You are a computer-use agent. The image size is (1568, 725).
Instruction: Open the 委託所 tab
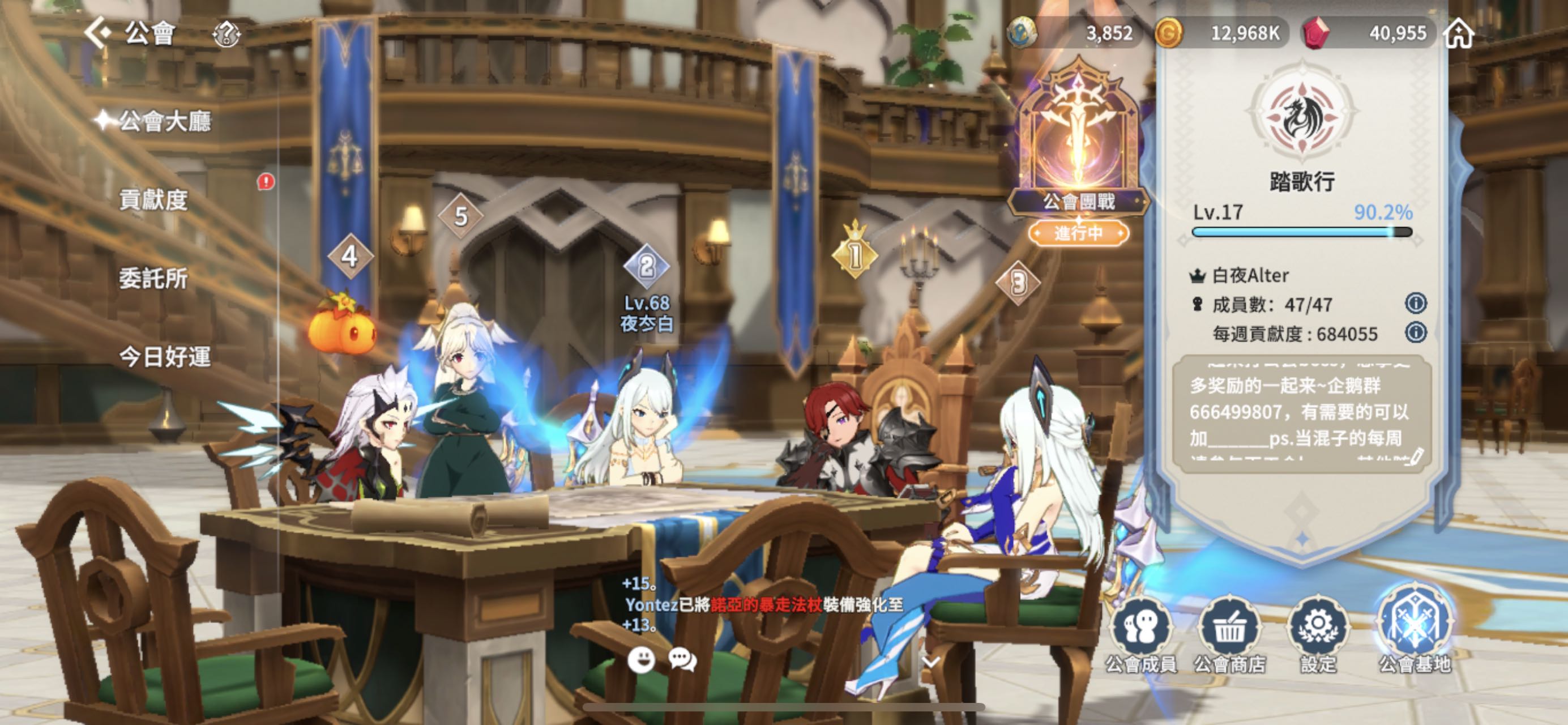153,279
